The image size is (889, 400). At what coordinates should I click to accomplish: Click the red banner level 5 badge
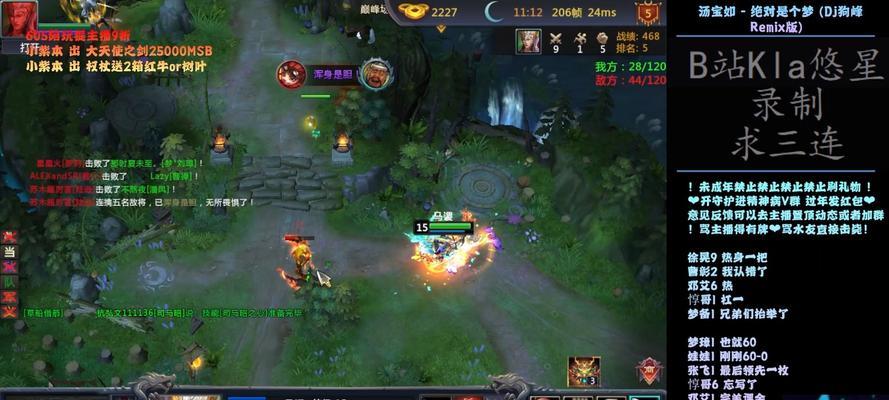coord(648,13)
